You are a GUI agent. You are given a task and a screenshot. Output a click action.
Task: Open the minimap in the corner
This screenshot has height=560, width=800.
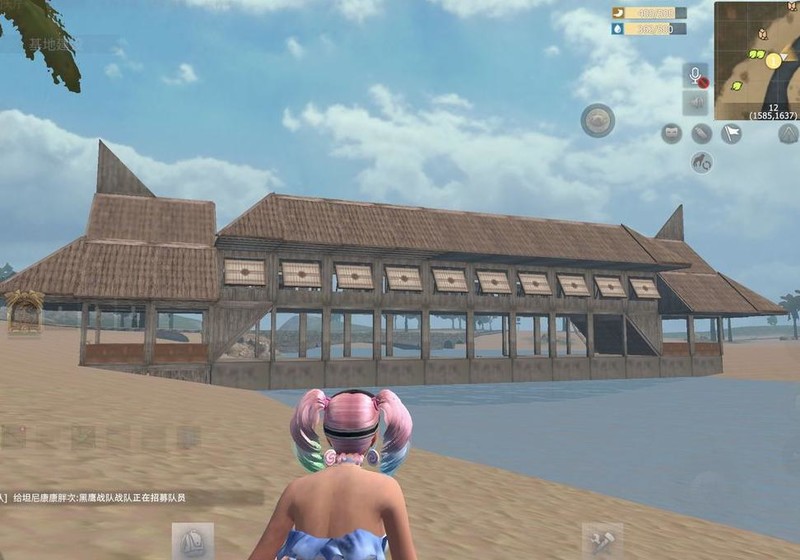click(756, 48)
